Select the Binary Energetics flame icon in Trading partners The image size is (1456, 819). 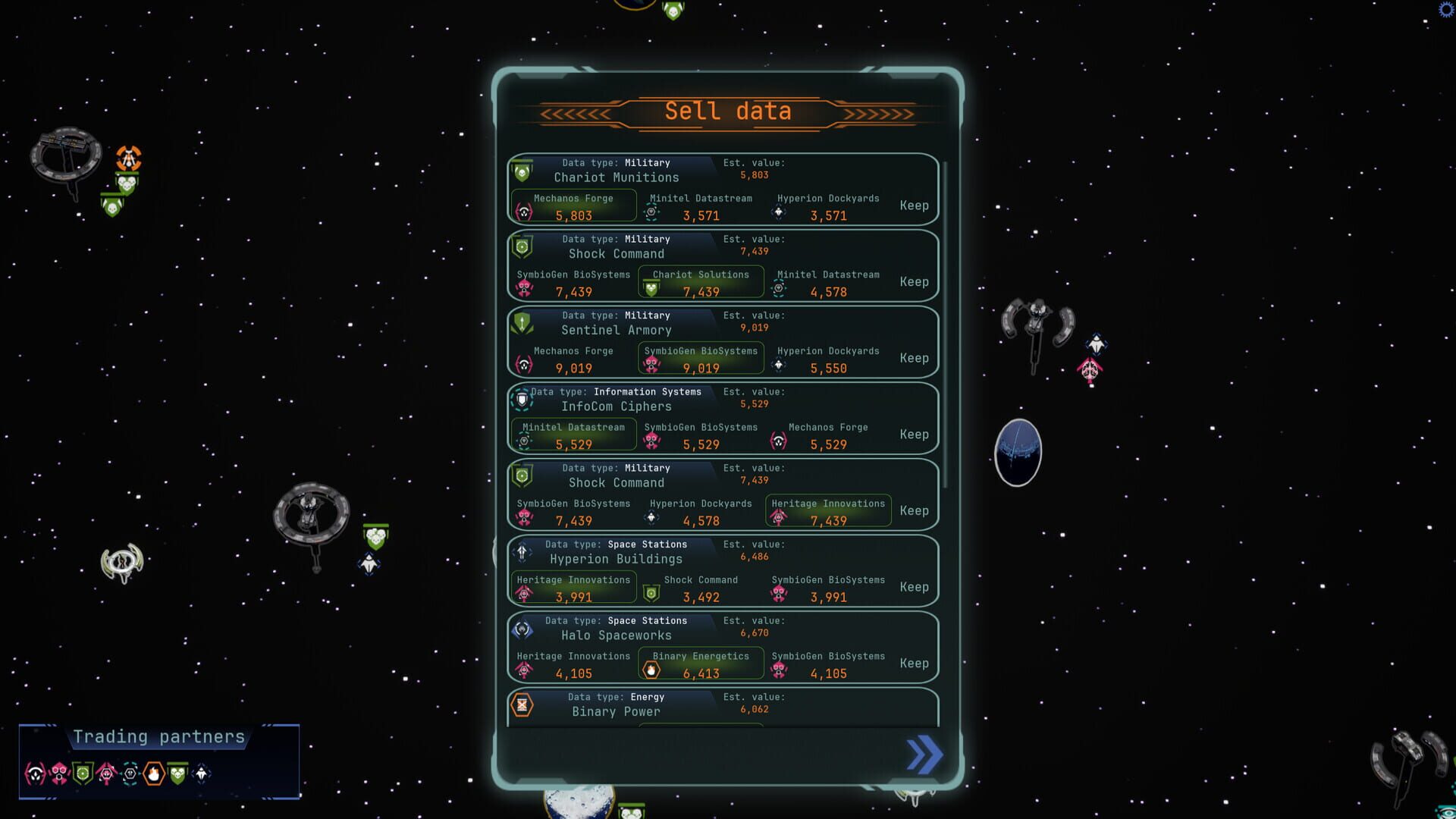154,774
